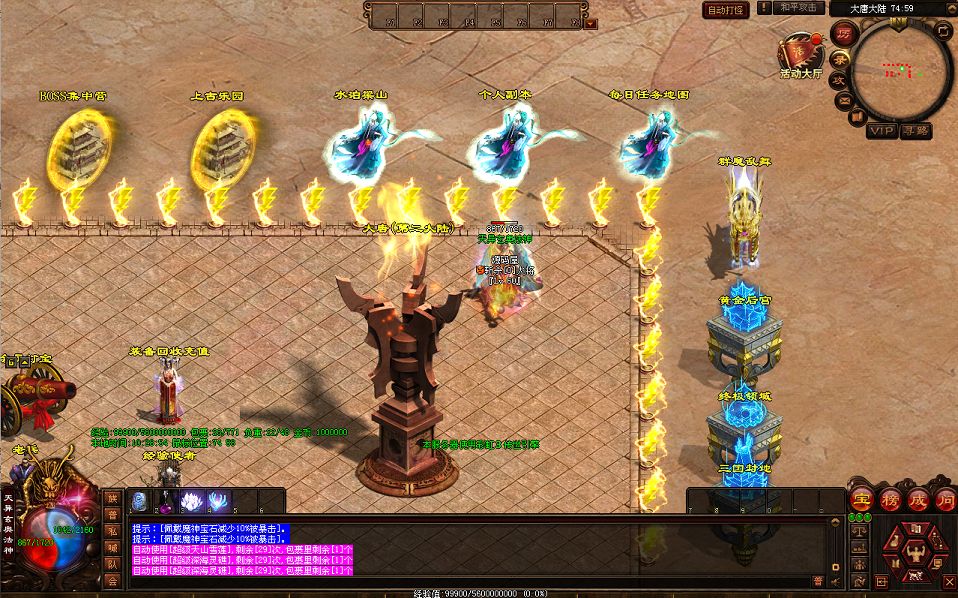Collapse the 大唐大陆 map header arrow

click(949, 8)
